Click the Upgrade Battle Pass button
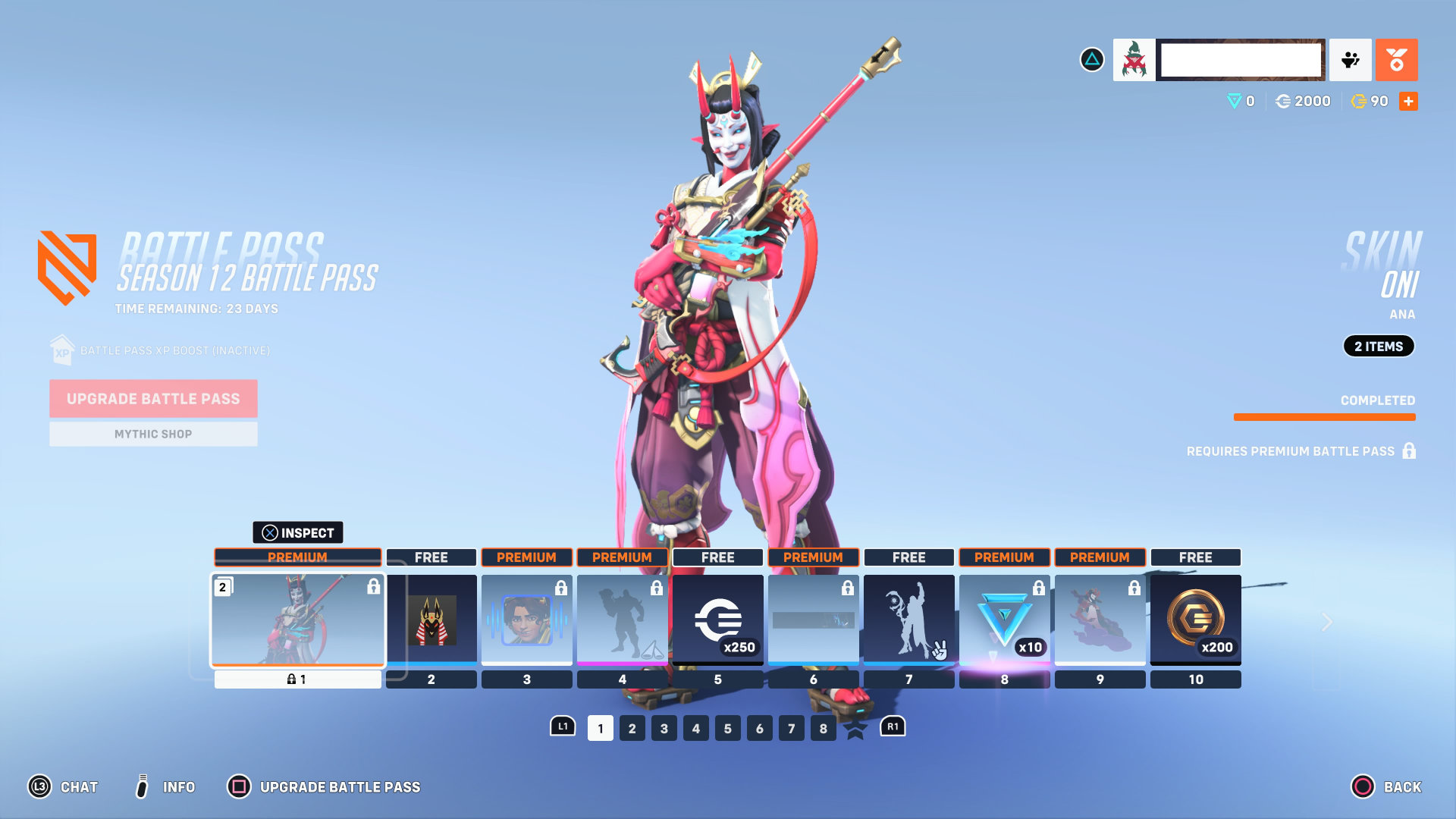 [153, 399]
